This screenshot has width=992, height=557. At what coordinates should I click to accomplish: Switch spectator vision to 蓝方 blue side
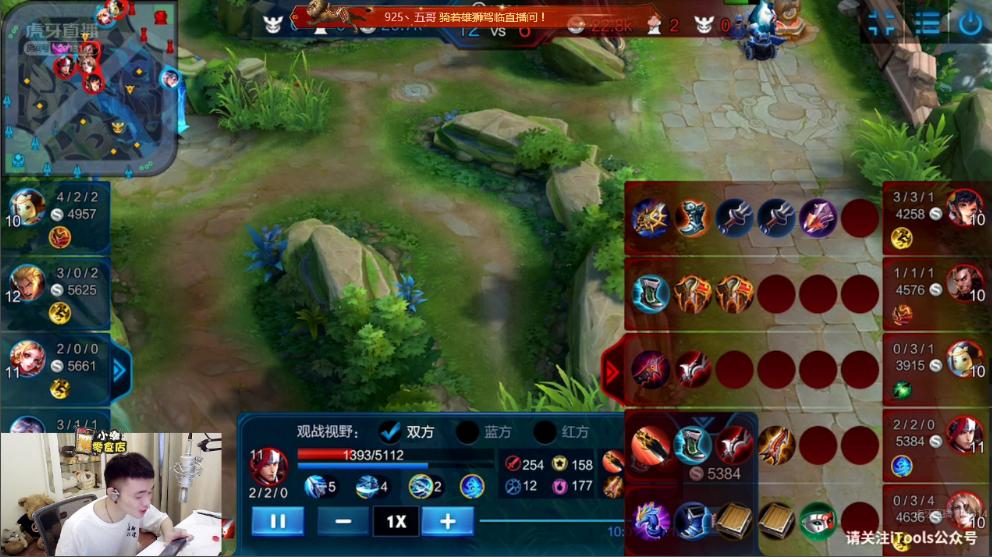click(467, 432)
